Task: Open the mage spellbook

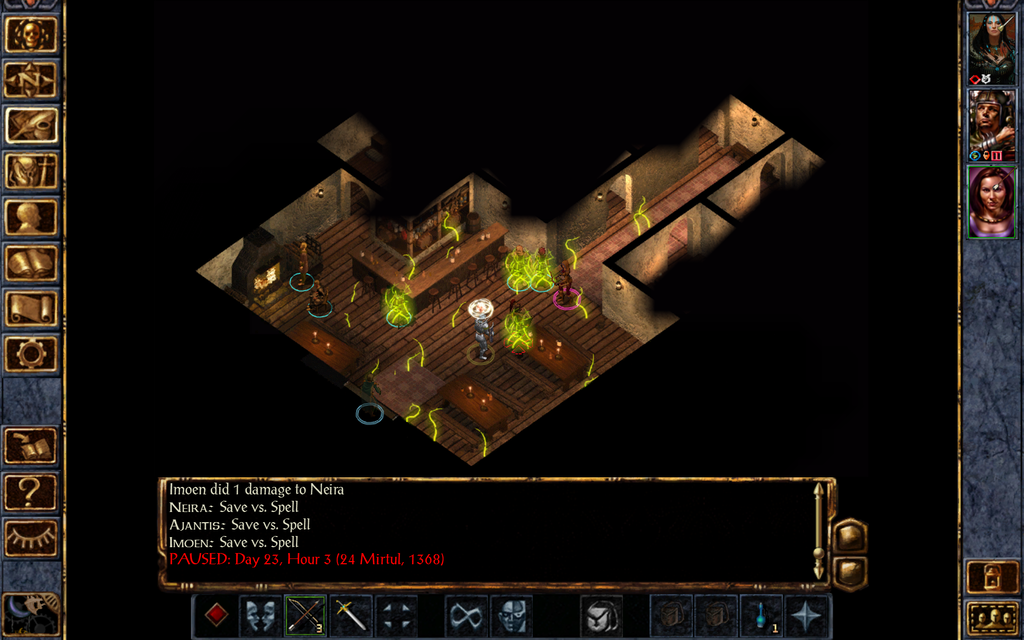Action: (x=31, y=263)
